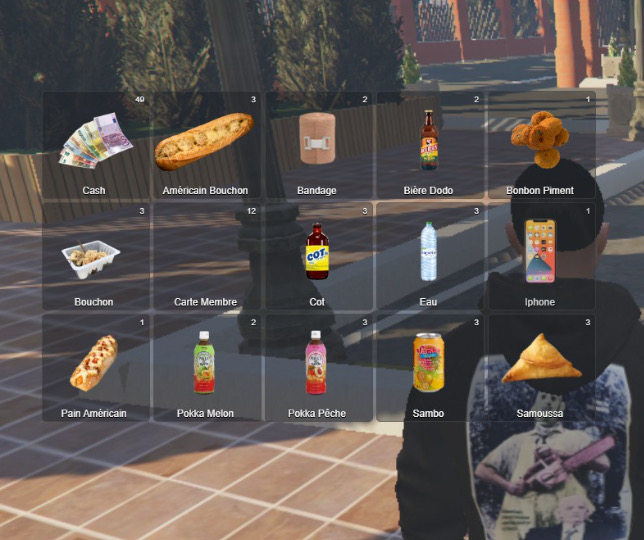
Task: Select the Eau water bottle
Action: pos(428,257)
